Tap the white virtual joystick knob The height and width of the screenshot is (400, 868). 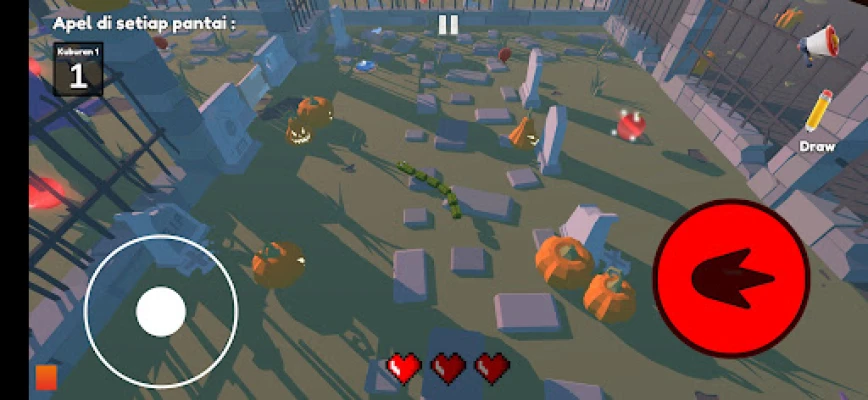161,311
